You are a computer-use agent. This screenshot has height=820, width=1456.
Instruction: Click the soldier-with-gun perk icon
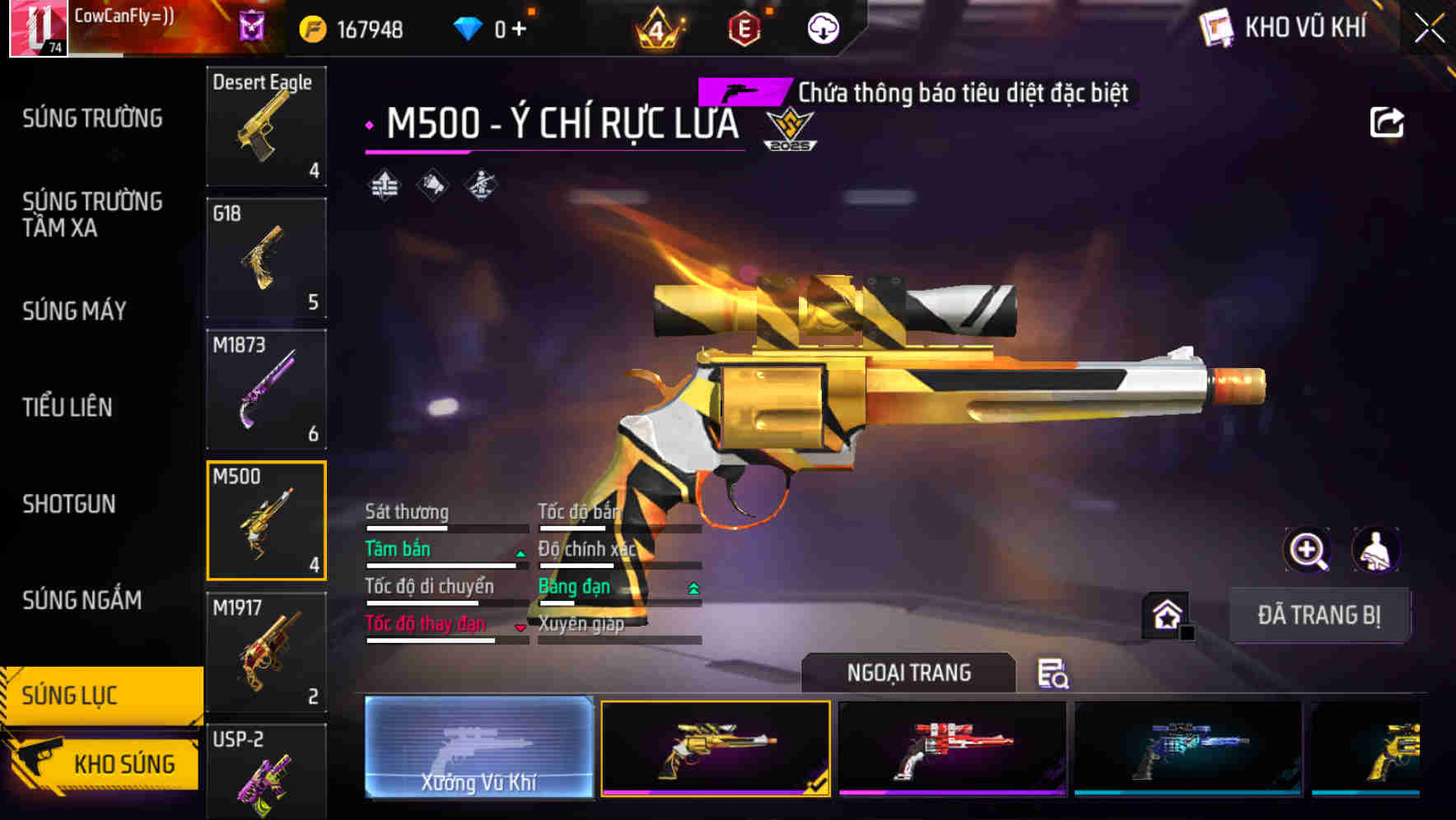pos(479,184)
